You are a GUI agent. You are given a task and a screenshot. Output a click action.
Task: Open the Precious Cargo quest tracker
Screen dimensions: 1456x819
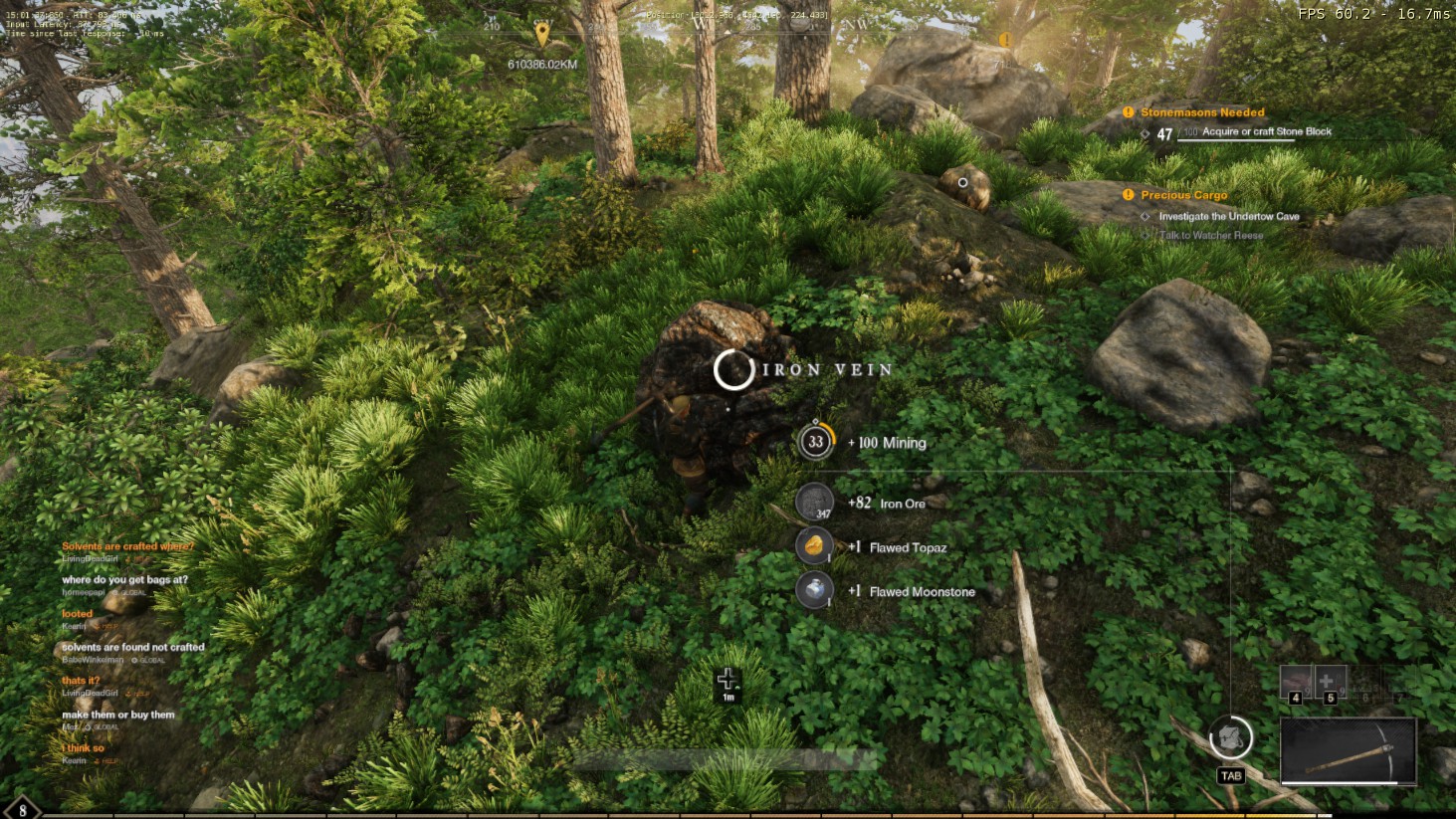(1183, 195)
